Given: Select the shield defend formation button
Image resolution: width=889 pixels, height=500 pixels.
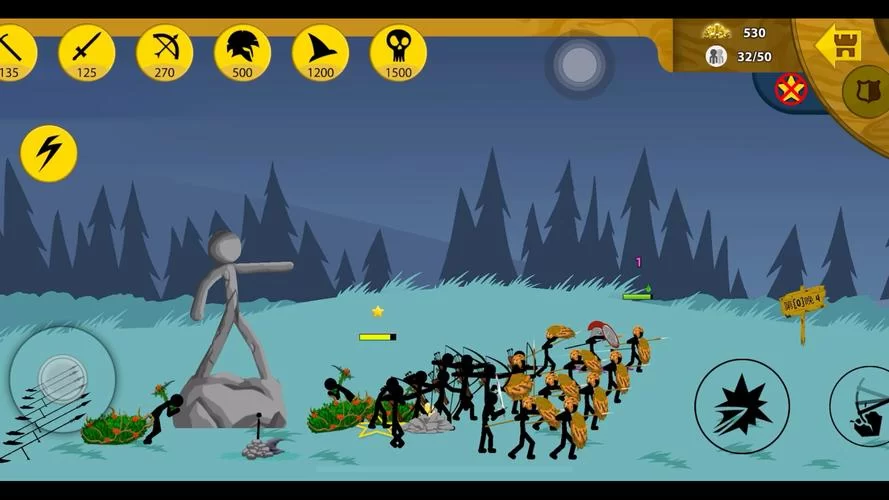Looking at the screenshot, I should (866, 92).
